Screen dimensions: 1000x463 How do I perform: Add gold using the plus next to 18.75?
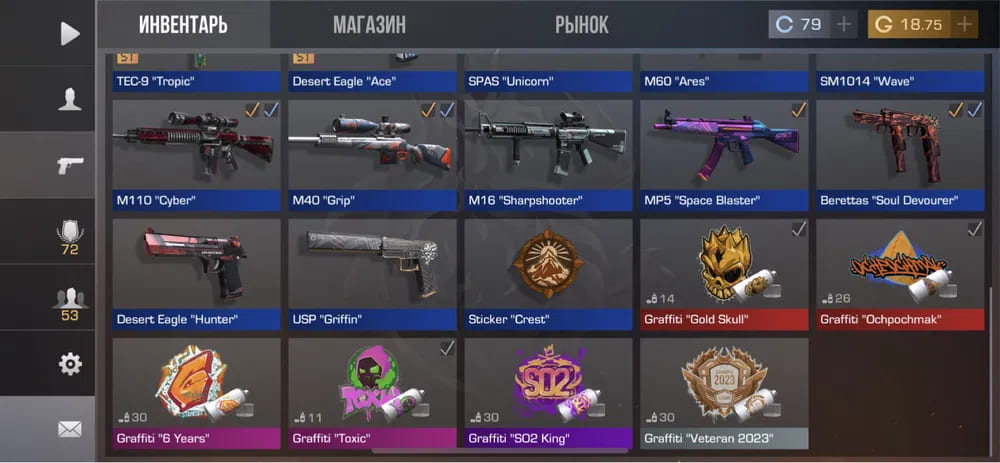pos(963,24)
